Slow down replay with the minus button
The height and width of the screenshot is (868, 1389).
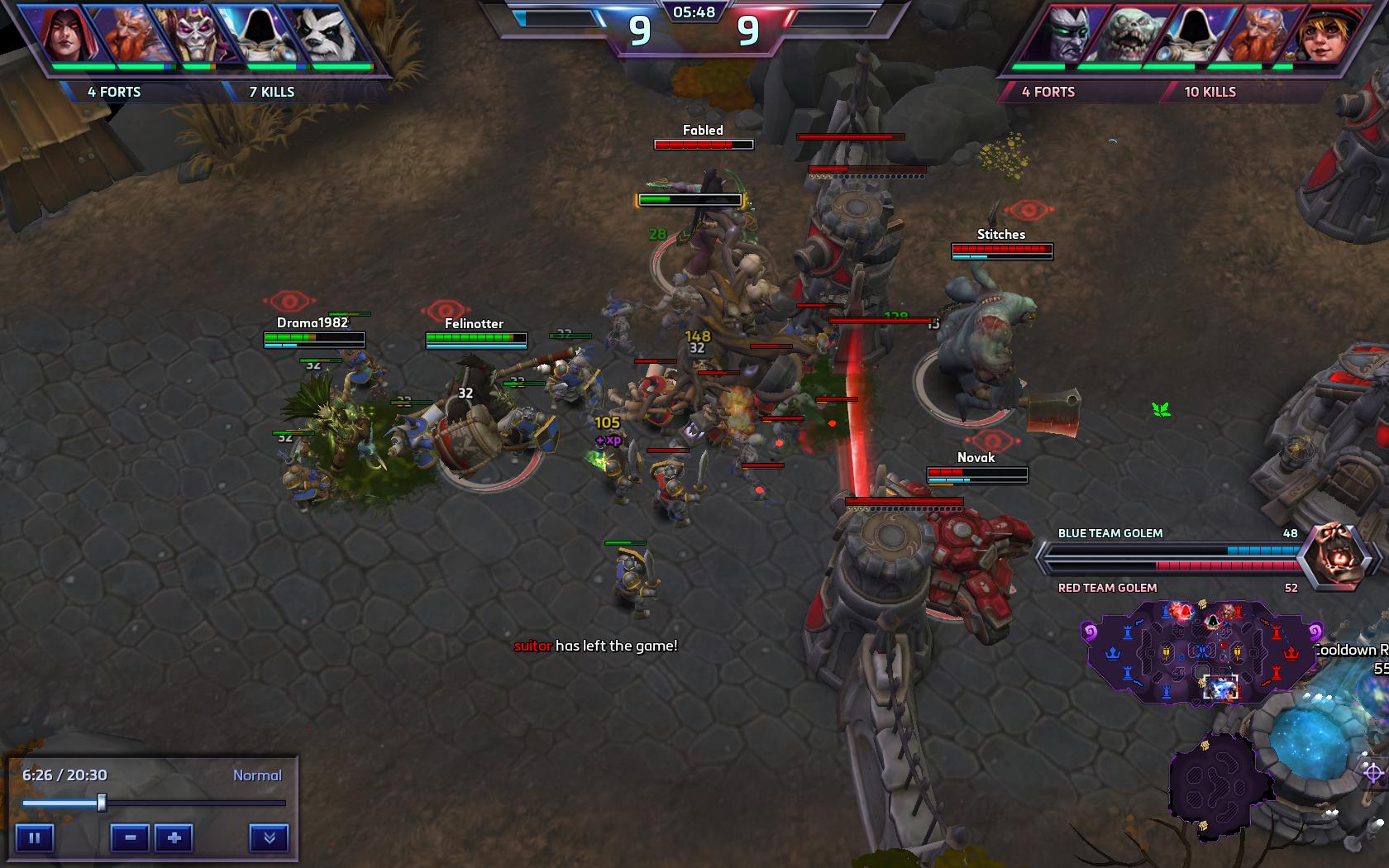click(130, 837)
